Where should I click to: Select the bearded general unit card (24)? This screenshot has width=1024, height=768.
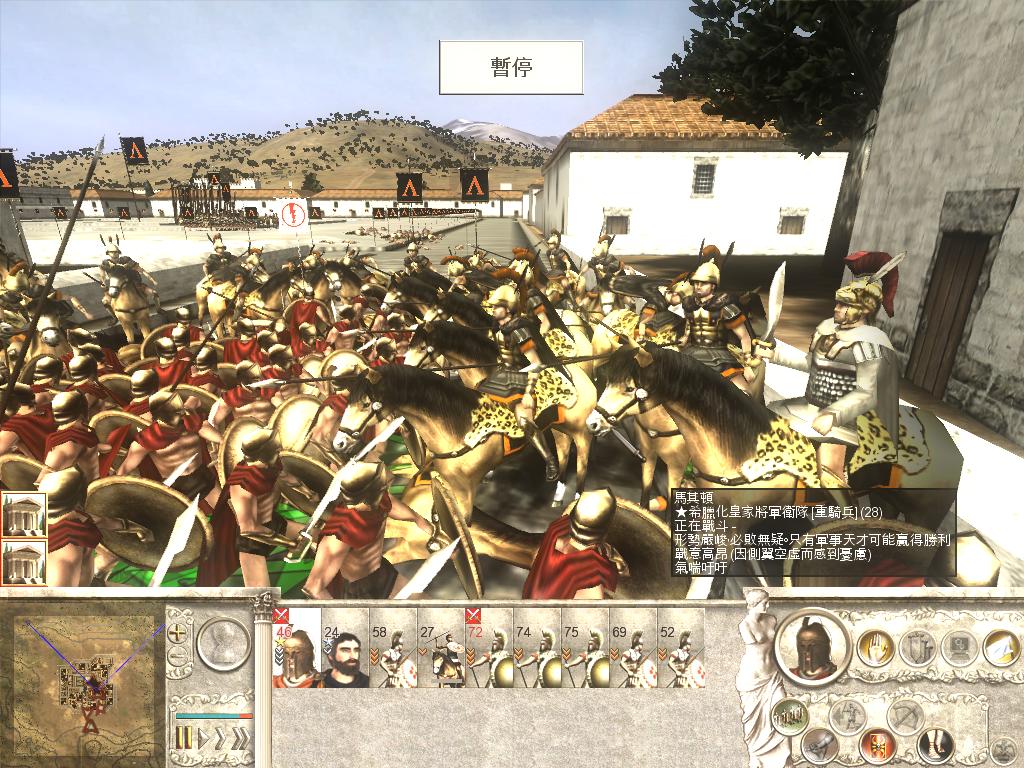tap(345, 648)
